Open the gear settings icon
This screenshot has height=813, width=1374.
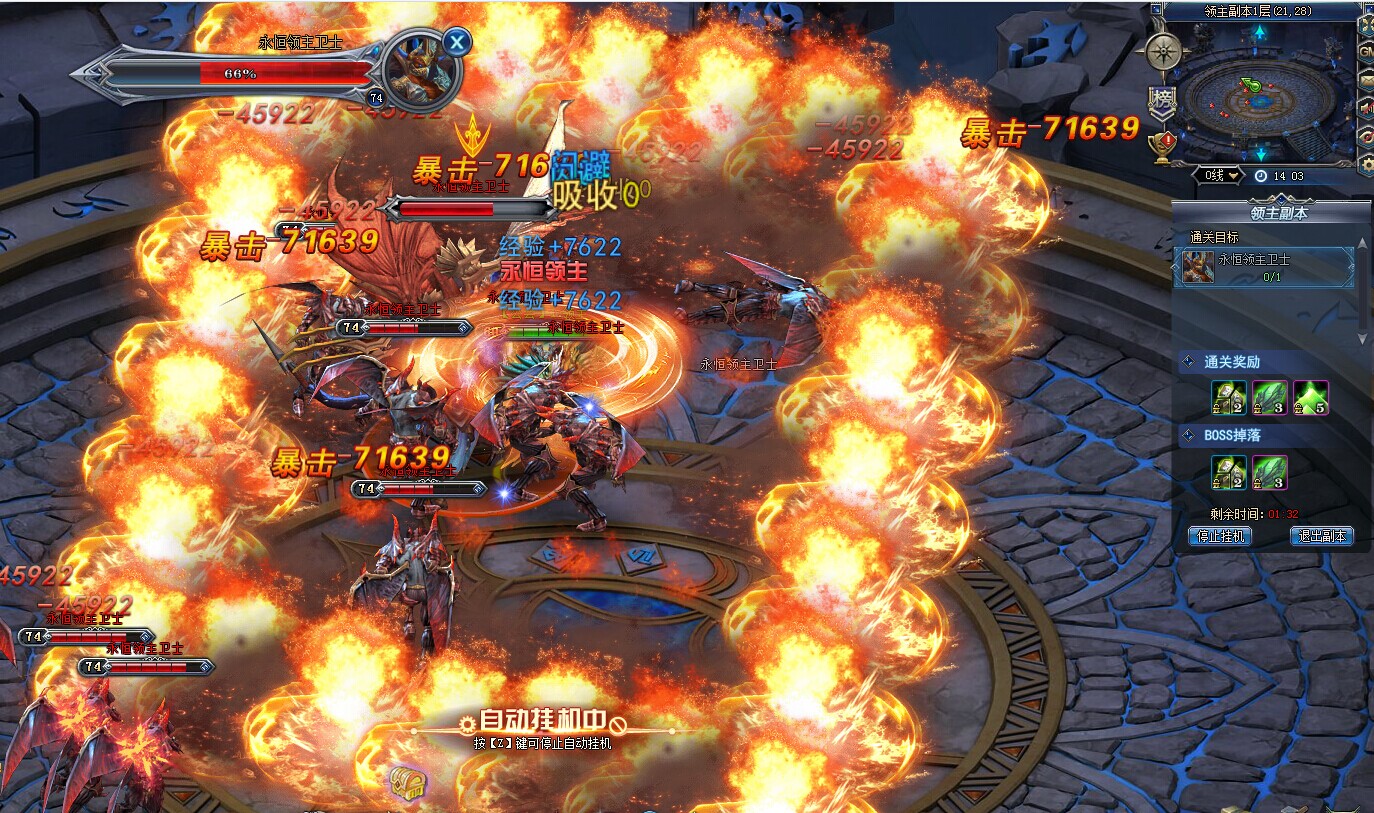click(x=1366, y=163)
